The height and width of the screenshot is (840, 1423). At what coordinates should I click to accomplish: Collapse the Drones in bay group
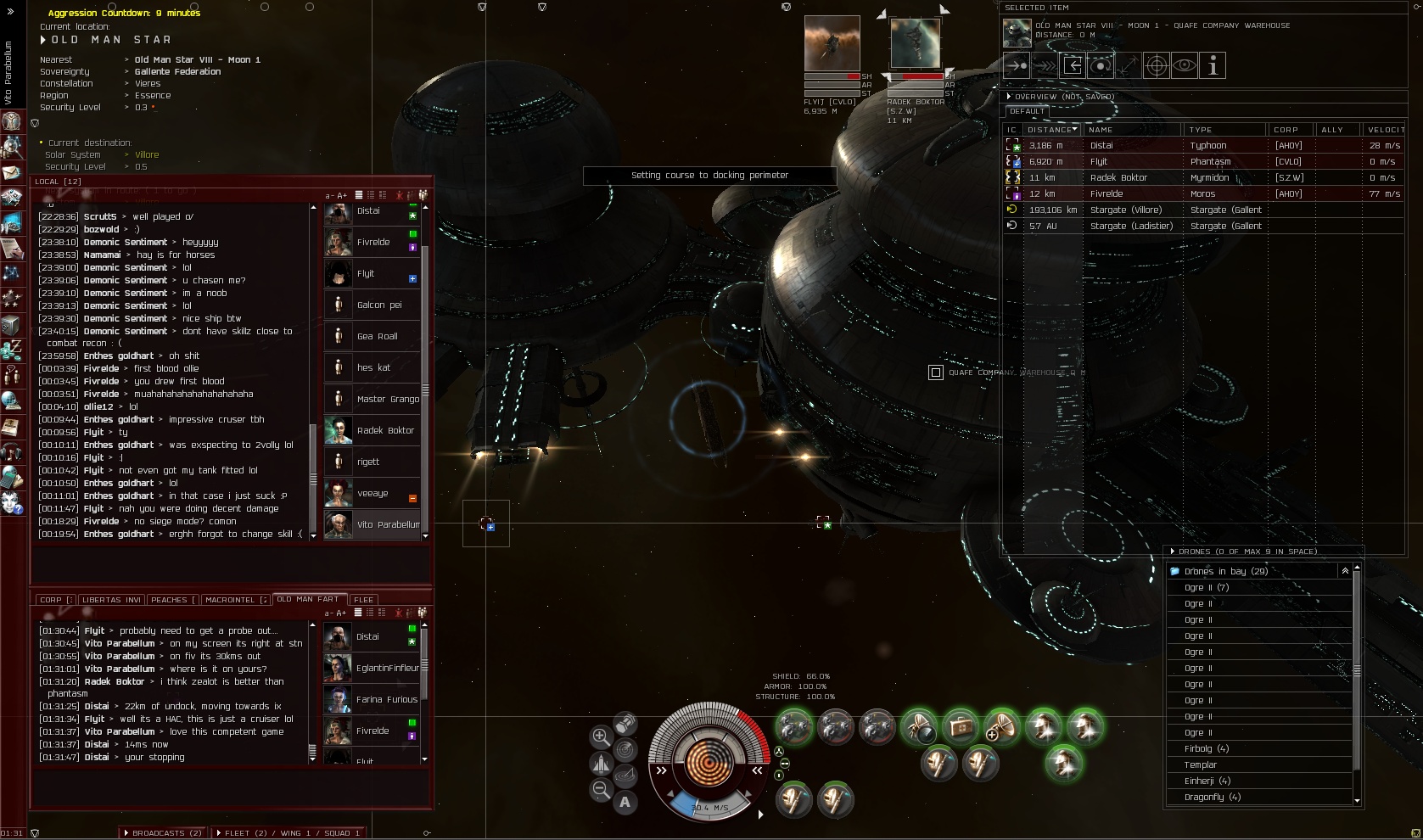pyautogui.click(x=1345, y=571)
